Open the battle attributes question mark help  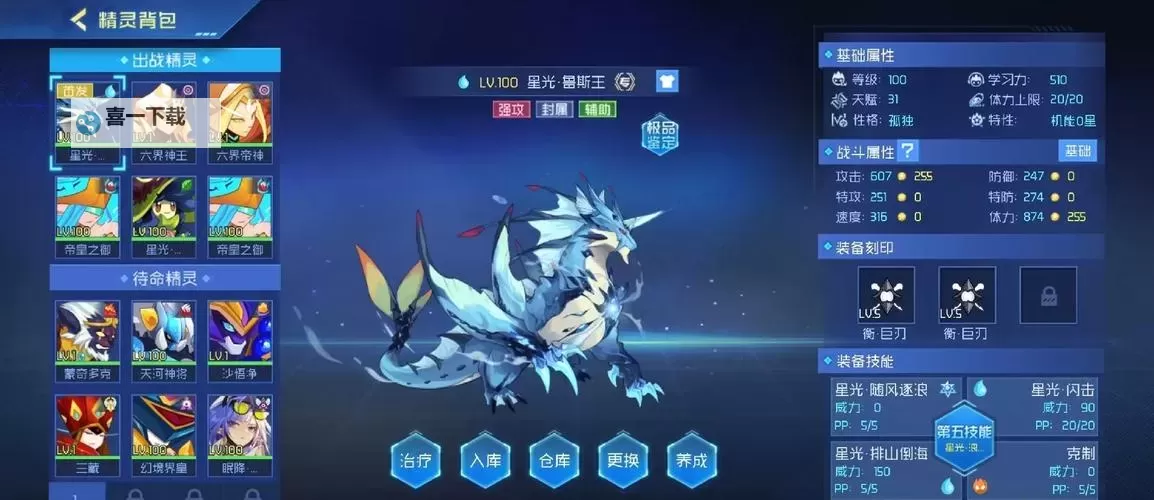[x=908, y=151]
